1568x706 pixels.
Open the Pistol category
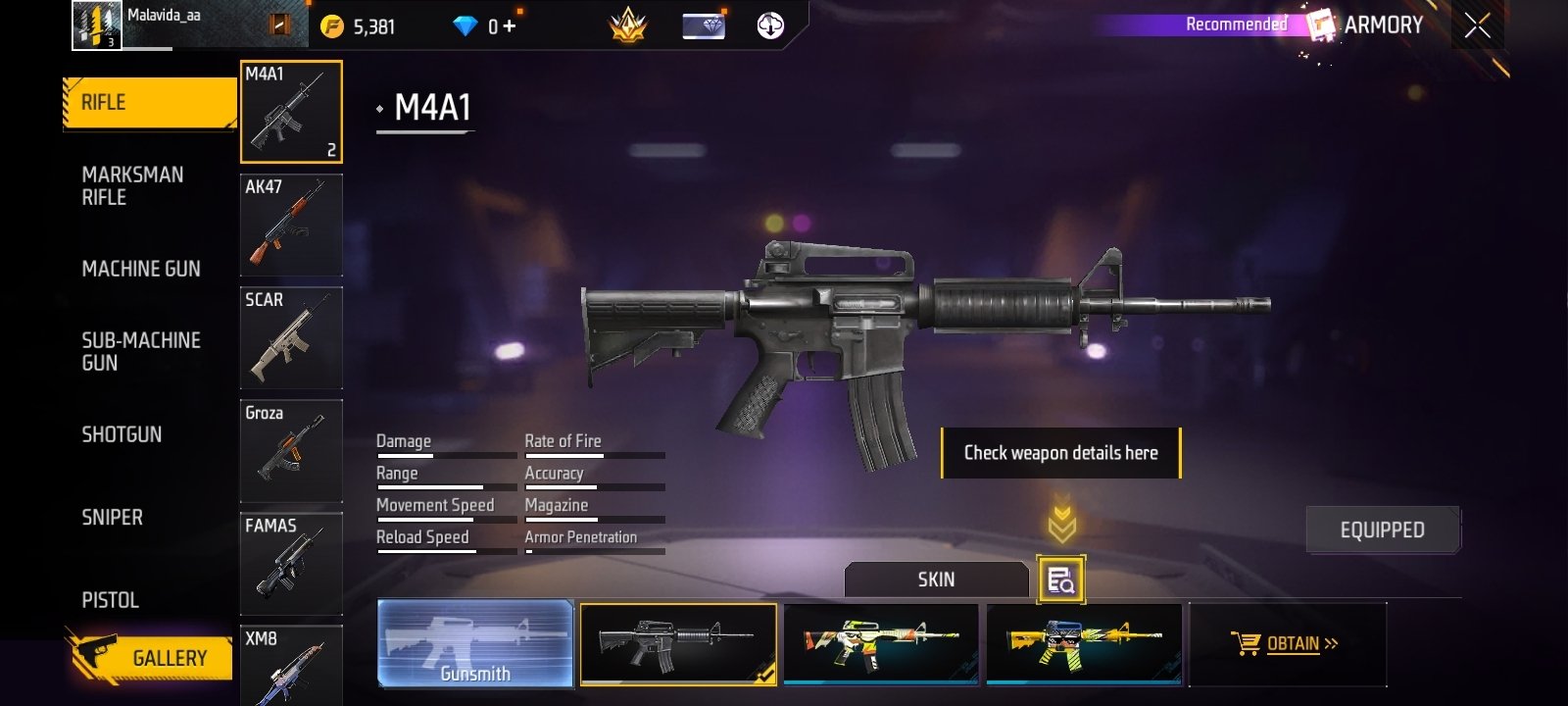[110, 600]
